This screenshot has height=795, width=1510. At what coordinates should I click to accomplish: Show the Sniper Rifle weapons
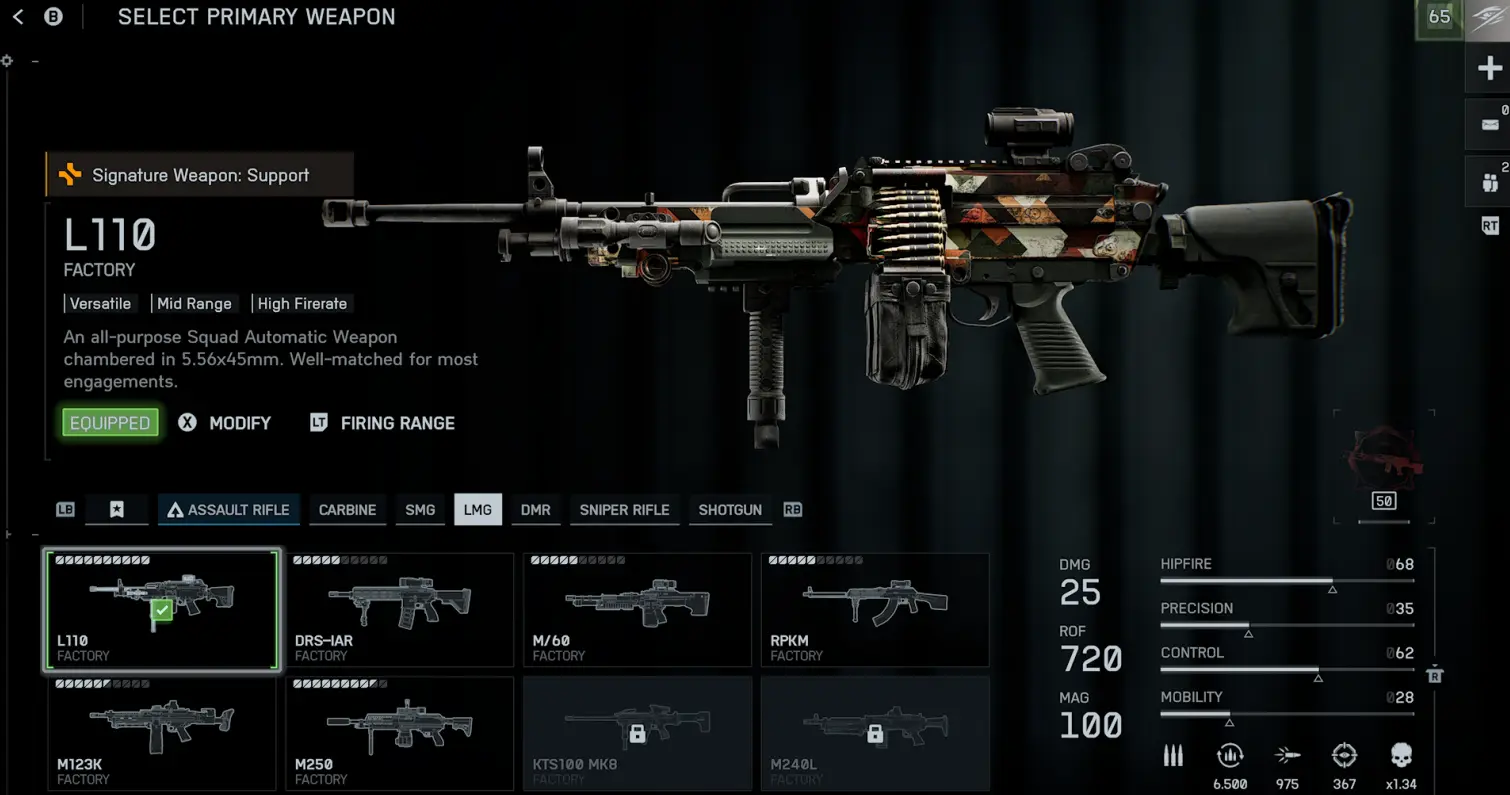pyautogui.click(x=624, y=510)
